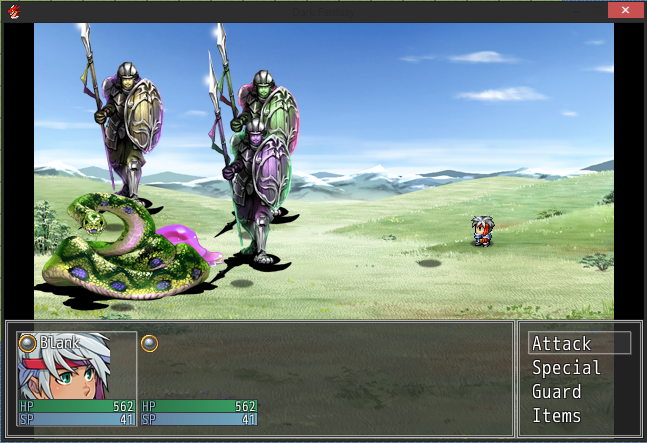This screenshot has height=443, width=647.
Task: Close the game window
Action: tap(624, 10)
